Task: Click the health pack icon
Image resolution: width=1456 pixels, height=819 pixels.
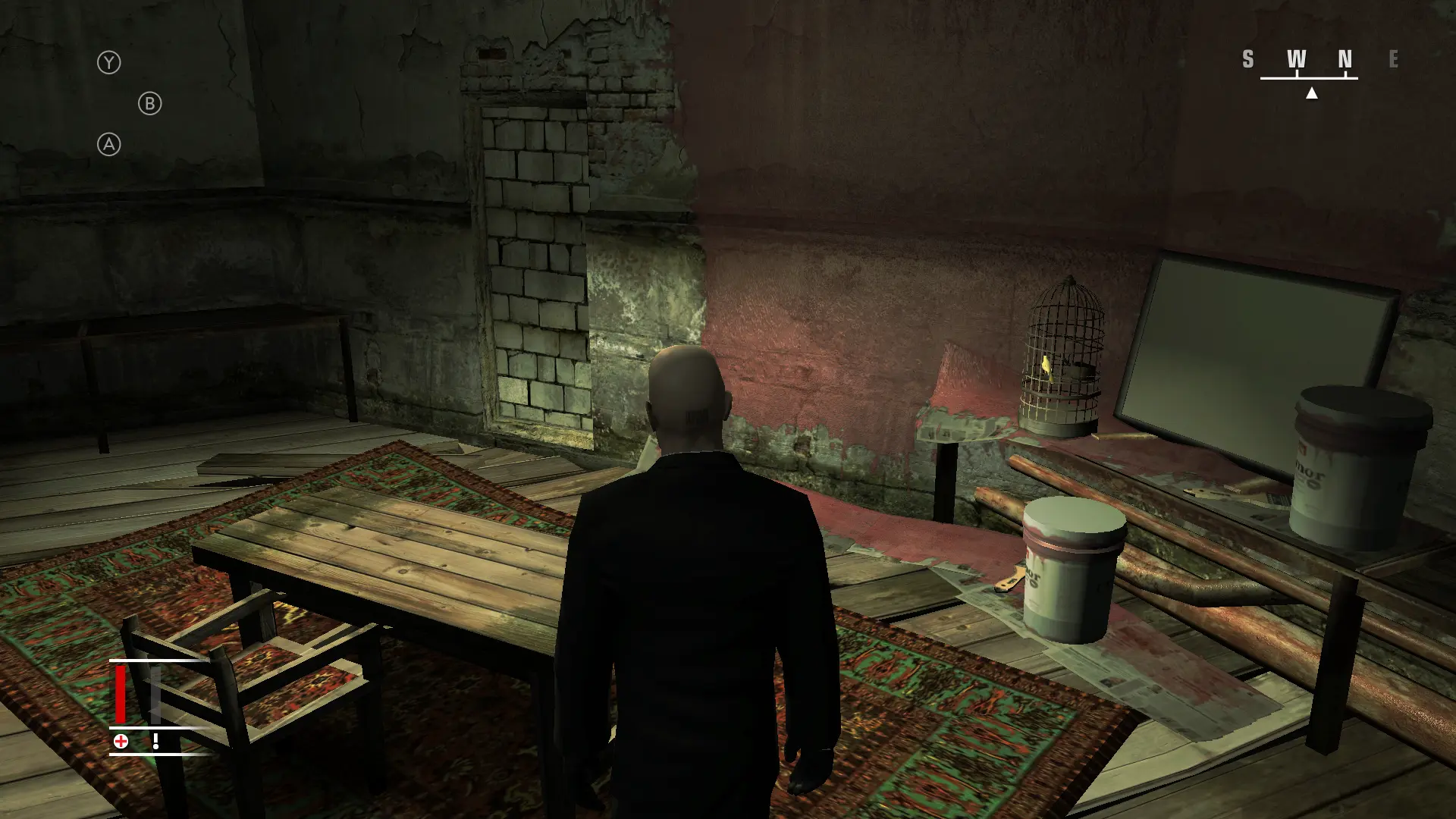Action: click(121, 741)
